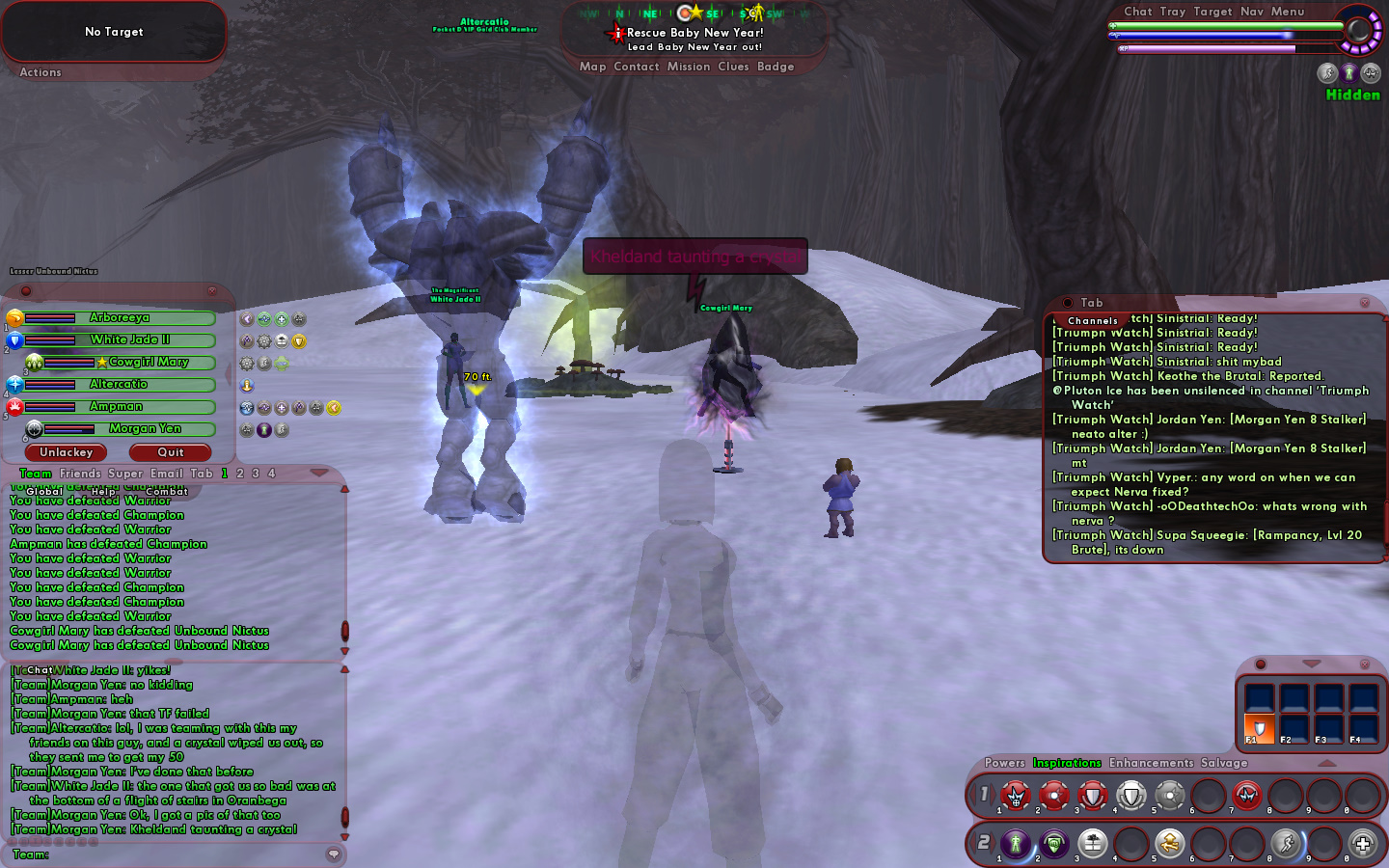Open the Contact window
The width and height of the screenshot is (1389, 868).
(x=636, y=67)
